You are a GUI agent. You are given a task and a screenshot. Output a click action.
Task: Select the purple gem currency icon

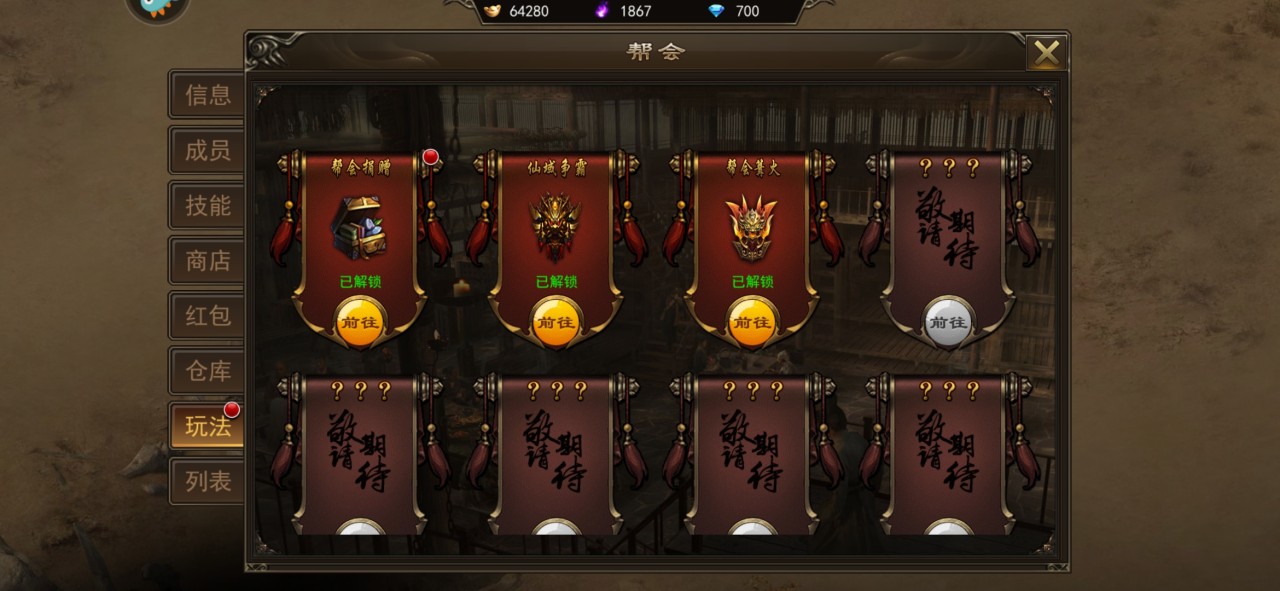pyautogui.click(x=602, y=11)
